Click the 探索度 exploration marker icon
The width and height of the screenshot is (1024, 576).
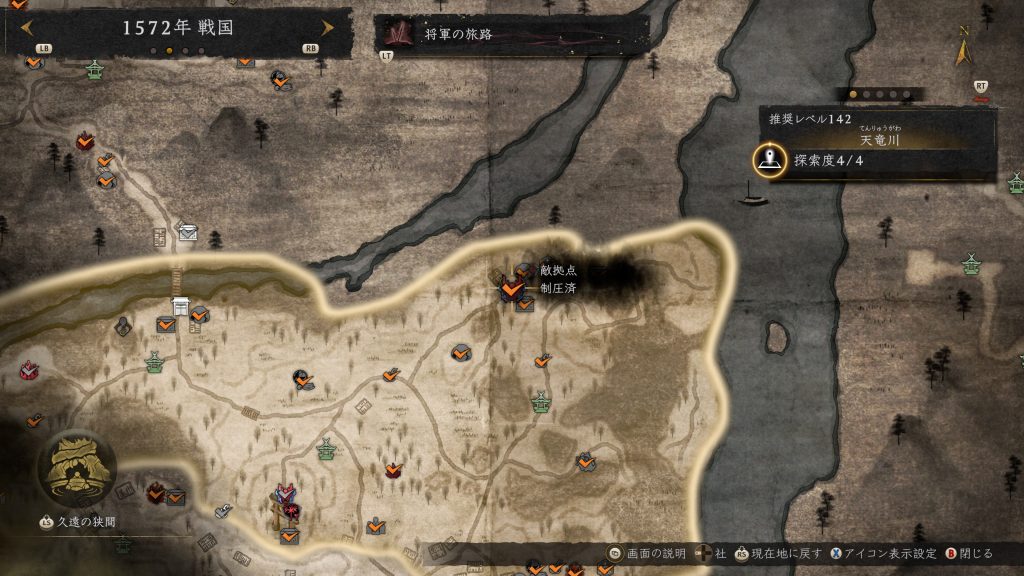pyautogui.click(x=769, y=161)
